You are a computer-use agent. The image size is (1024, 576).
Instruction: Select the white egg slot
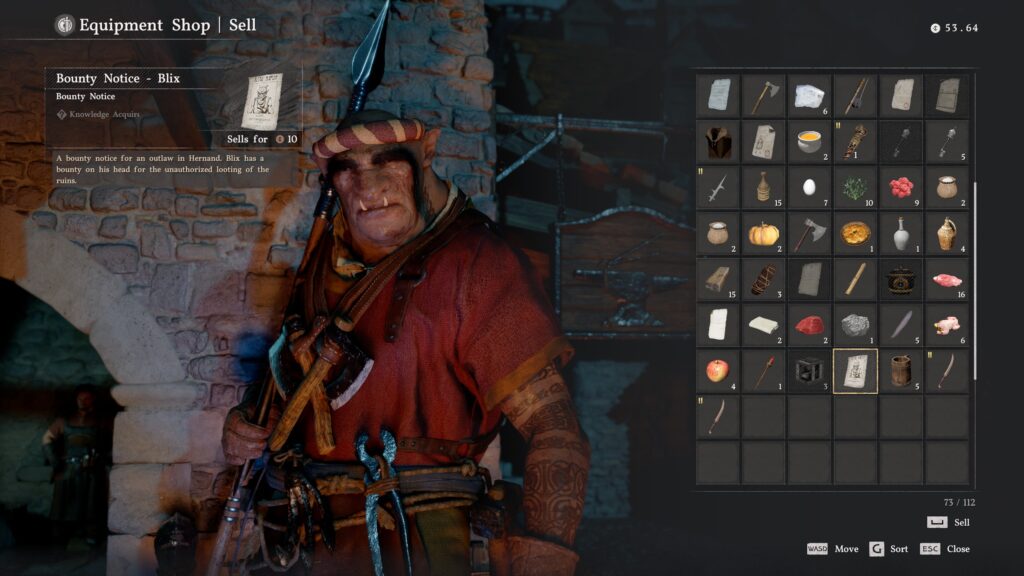809,187
